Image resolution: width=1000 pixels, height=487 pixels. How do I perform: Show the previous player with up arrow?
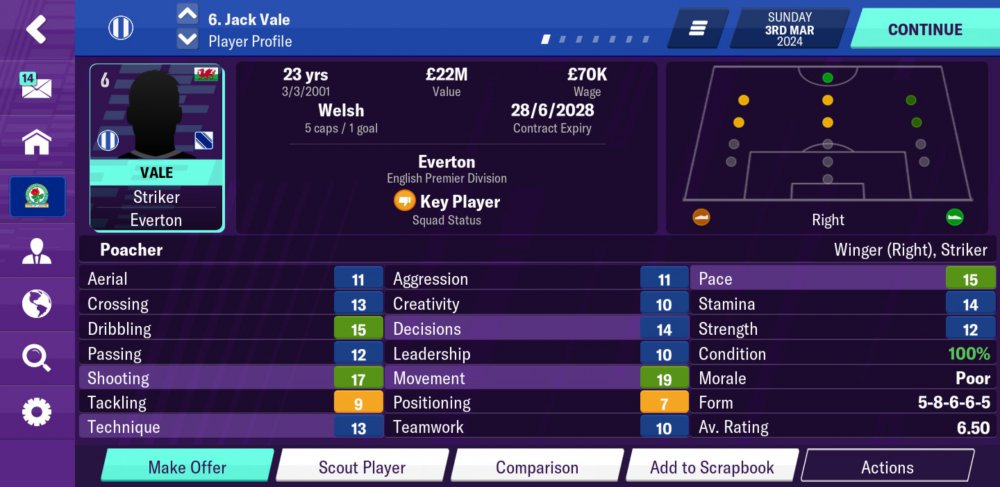click(x=187, y=14)
